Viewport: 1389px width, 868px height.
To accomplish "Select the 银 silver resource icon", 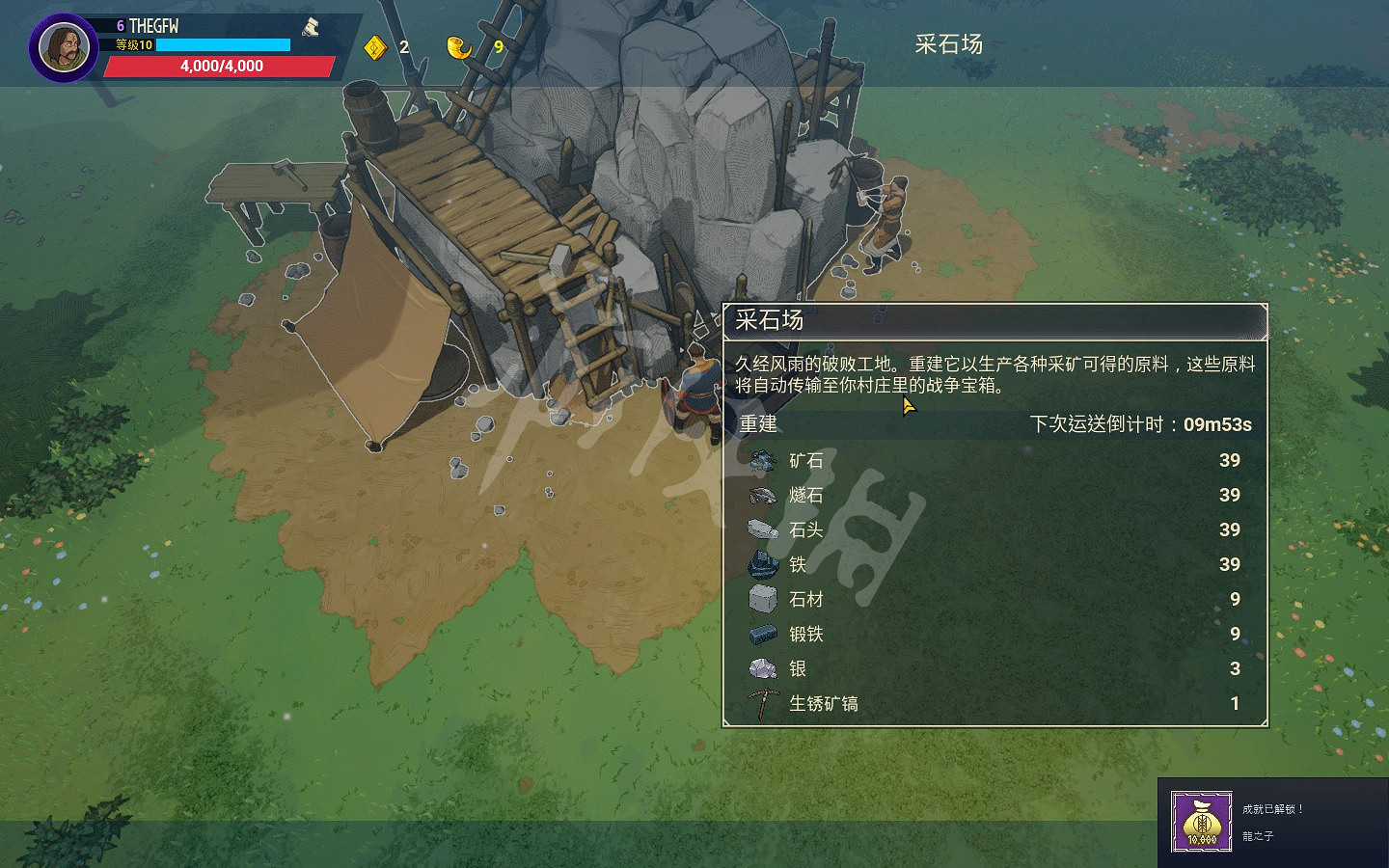I will 761,668.
